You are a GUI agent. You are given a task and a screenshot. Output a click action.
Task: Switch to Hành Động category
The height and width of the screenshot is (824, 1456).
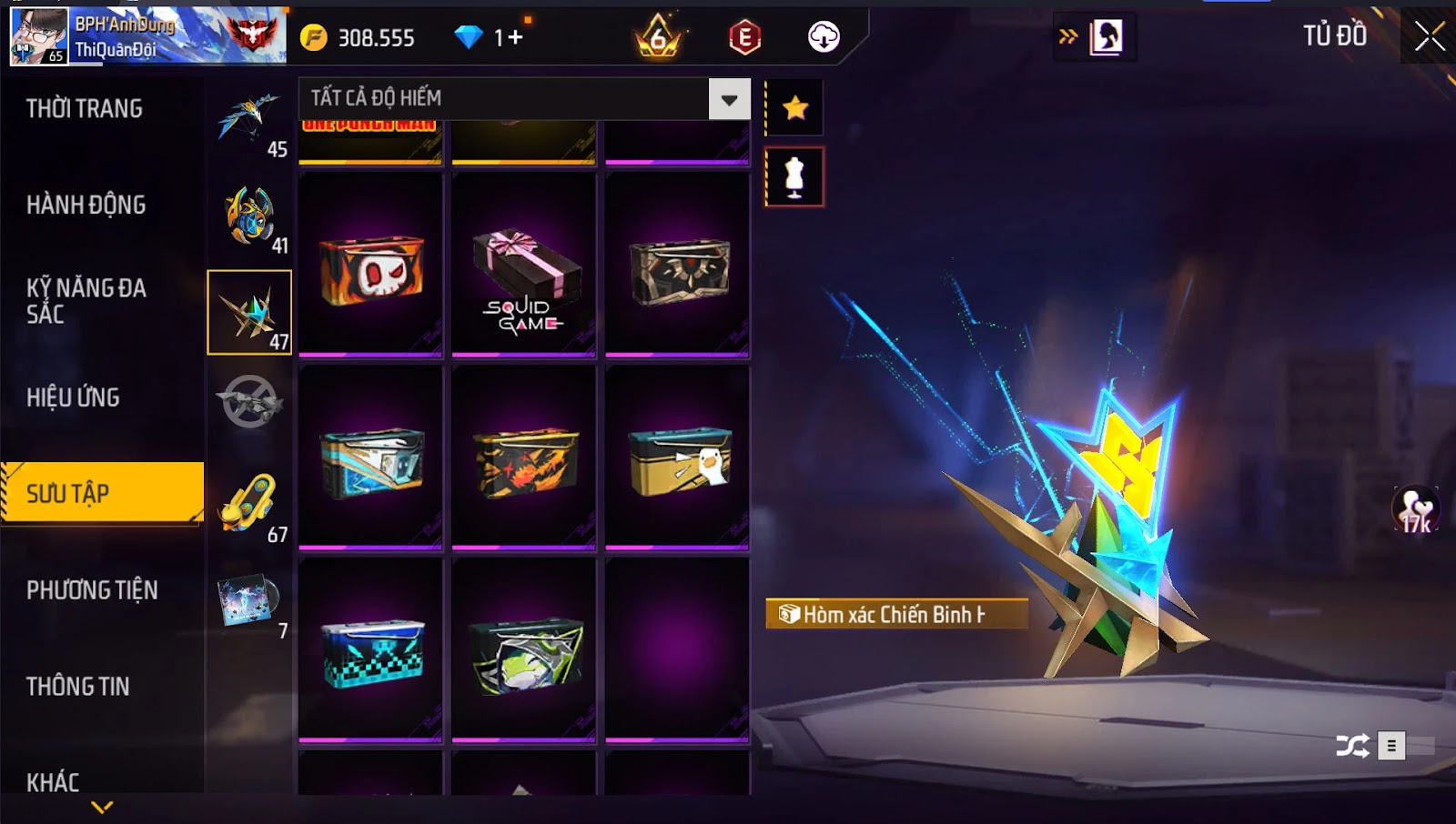tap(86, 206)
